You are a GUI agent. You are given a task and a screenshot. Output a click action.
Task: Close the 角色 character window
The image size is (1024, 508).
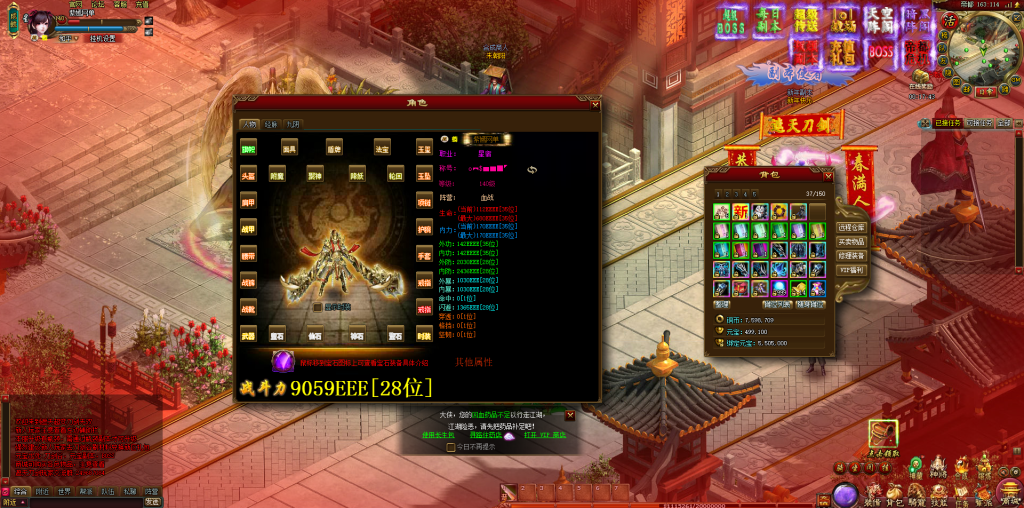tap(594, 104)
